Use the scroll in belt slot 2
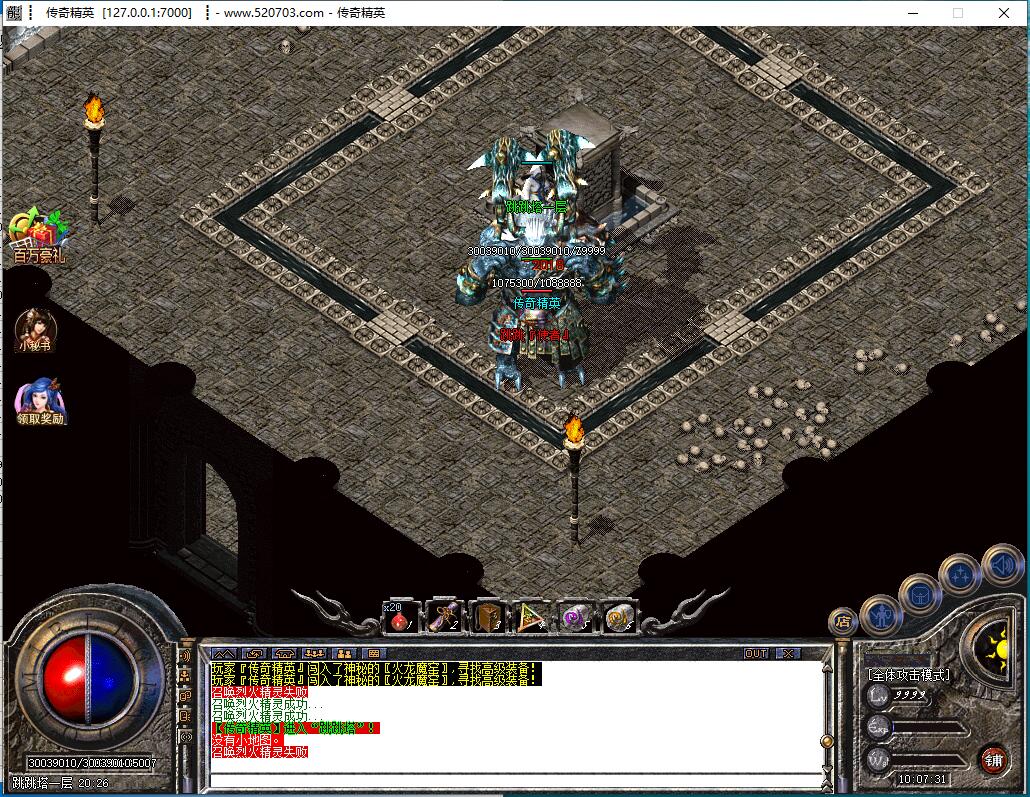The width and height of the screenshot is (1030, 797). tap(444, 619)
